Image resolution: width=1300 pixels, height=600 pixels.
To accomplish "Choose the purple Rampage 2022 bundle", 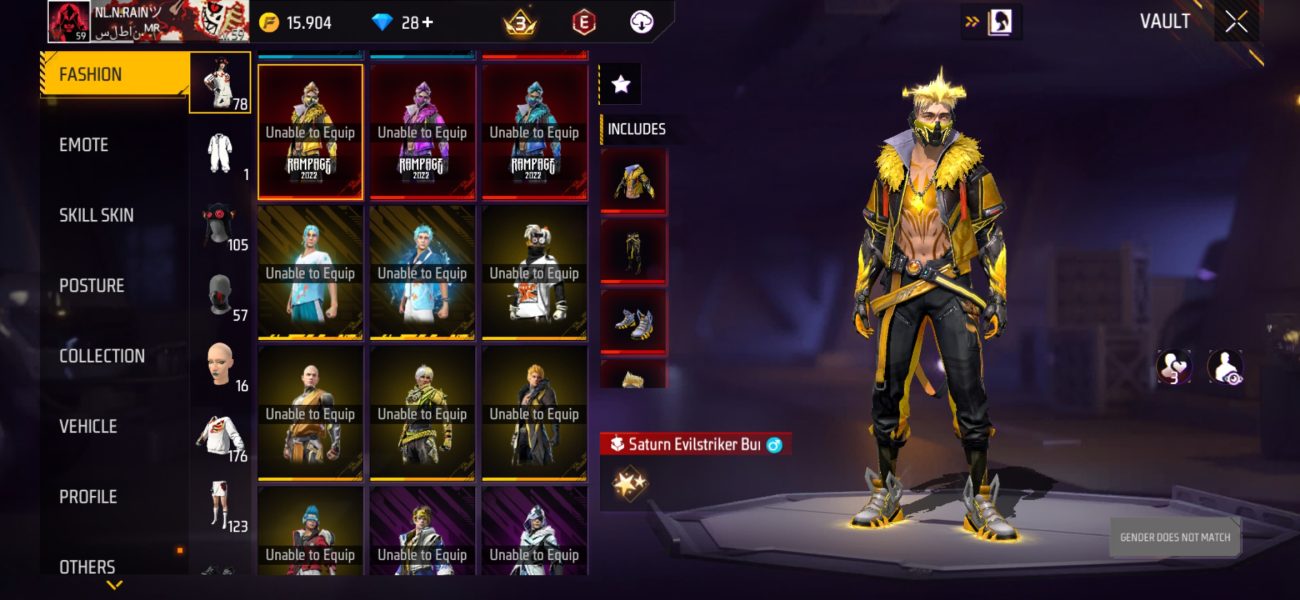I will tap(422, 132).
